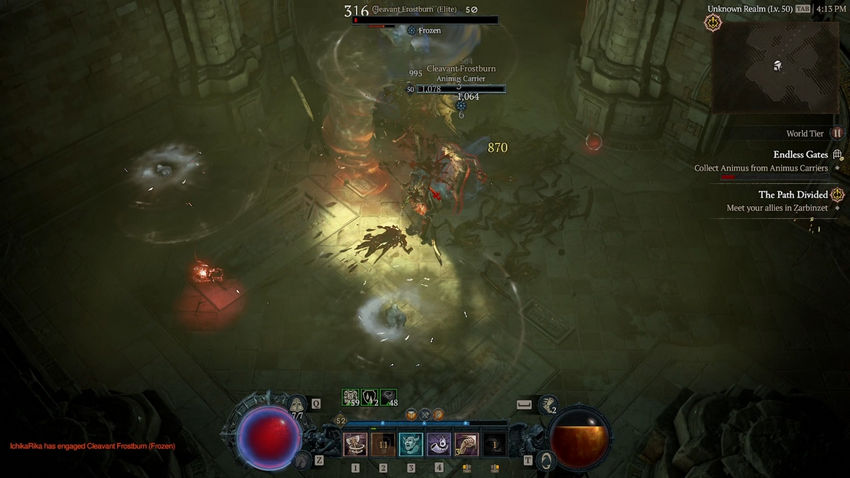Activate the teal shouting face skill
This screenshot has width=850, height=478.
pos(411,444)
